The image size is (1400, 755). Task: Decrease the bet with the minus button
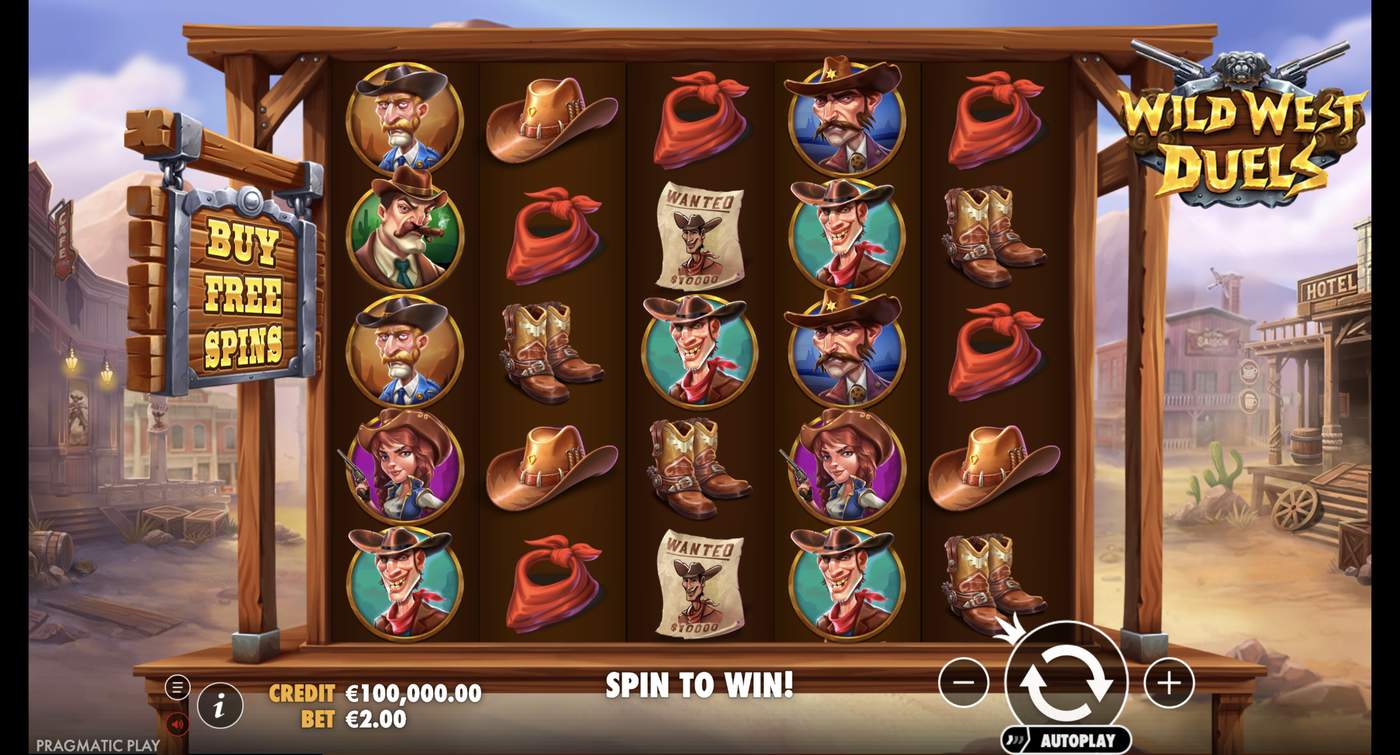pos(961,681)
